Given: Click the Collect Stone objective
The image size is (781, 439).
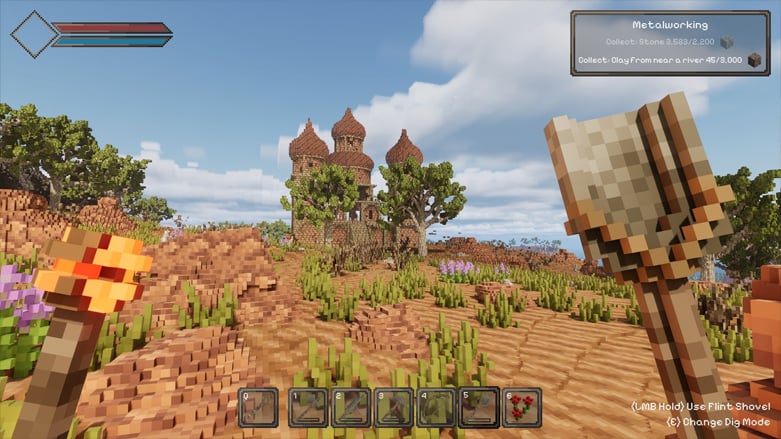Looking at the screenshot, I should point(661,42).
